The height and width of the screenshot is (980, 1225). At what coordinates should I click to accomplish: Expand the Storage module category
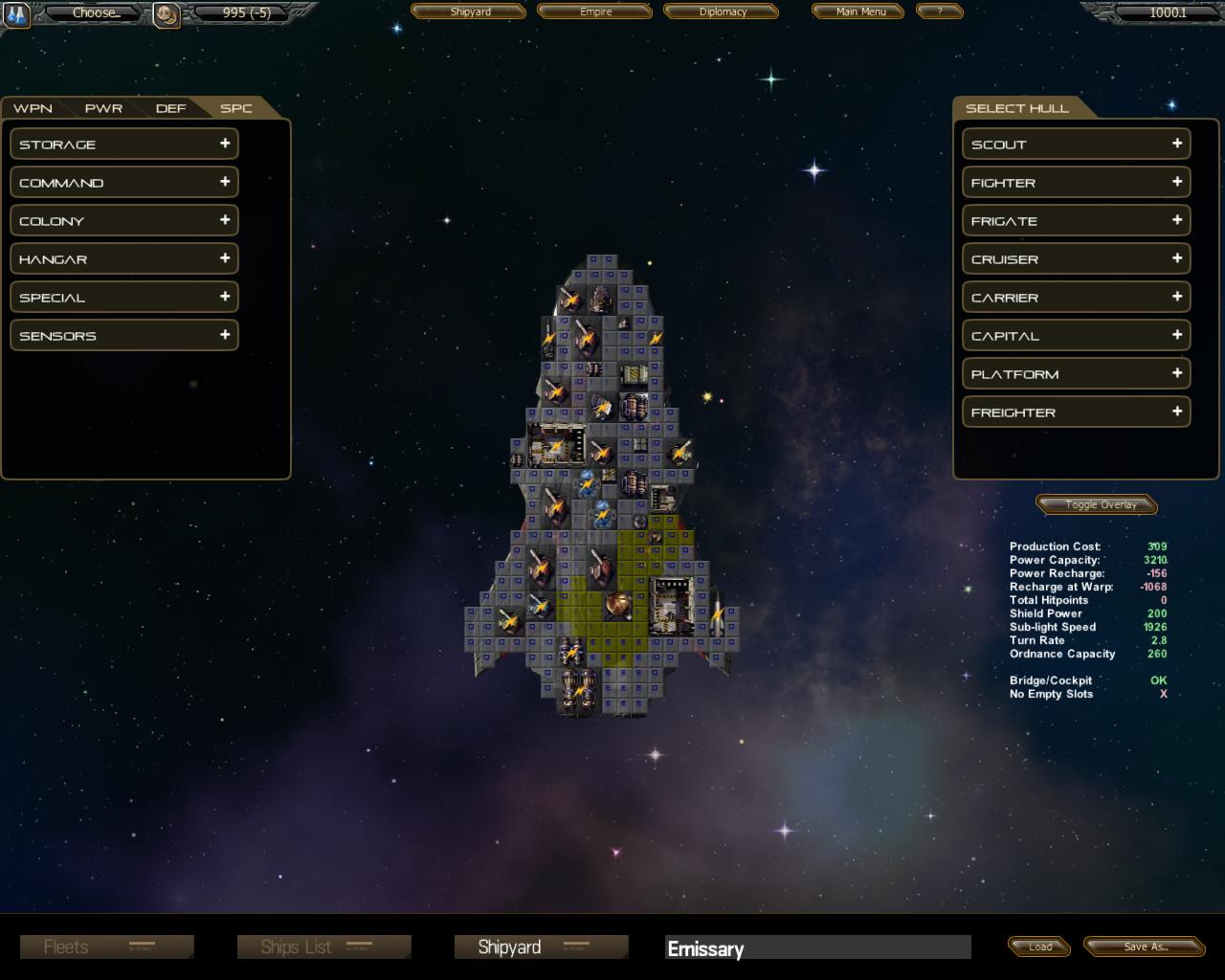tap(124, 145)
